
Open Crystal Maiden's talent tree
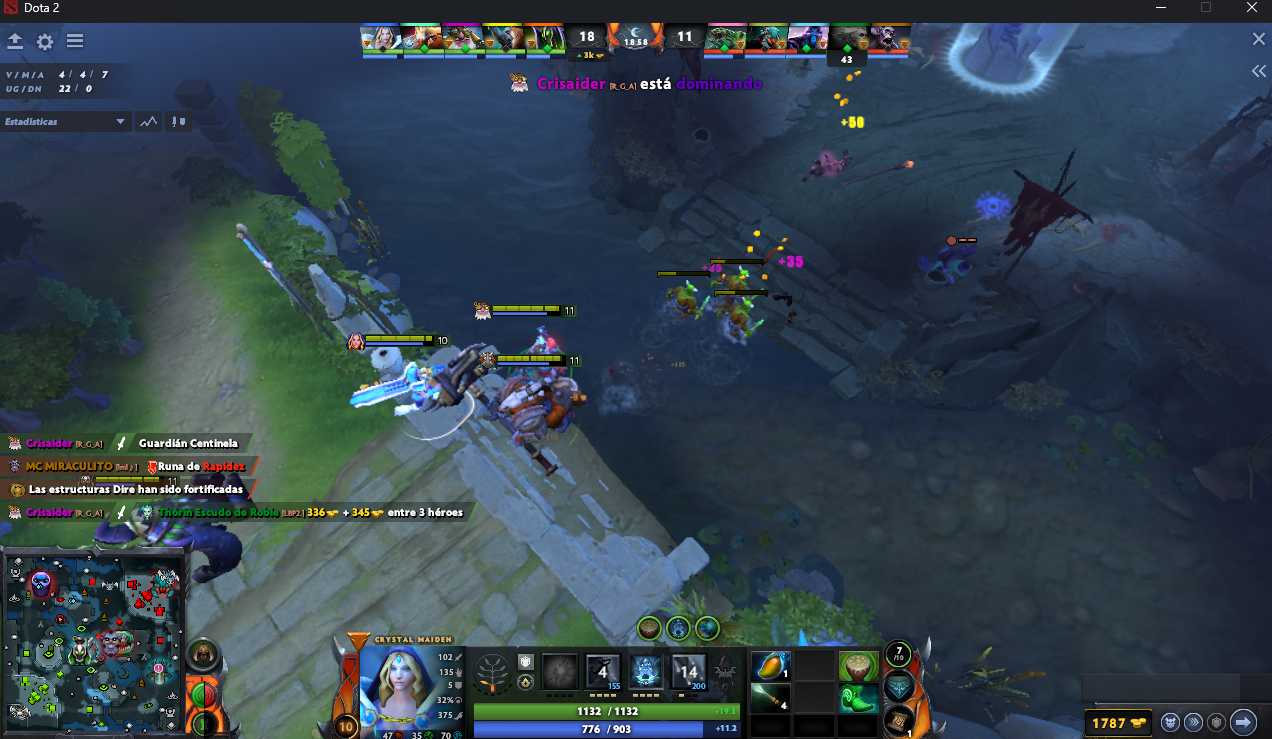[x=492, y=671]
